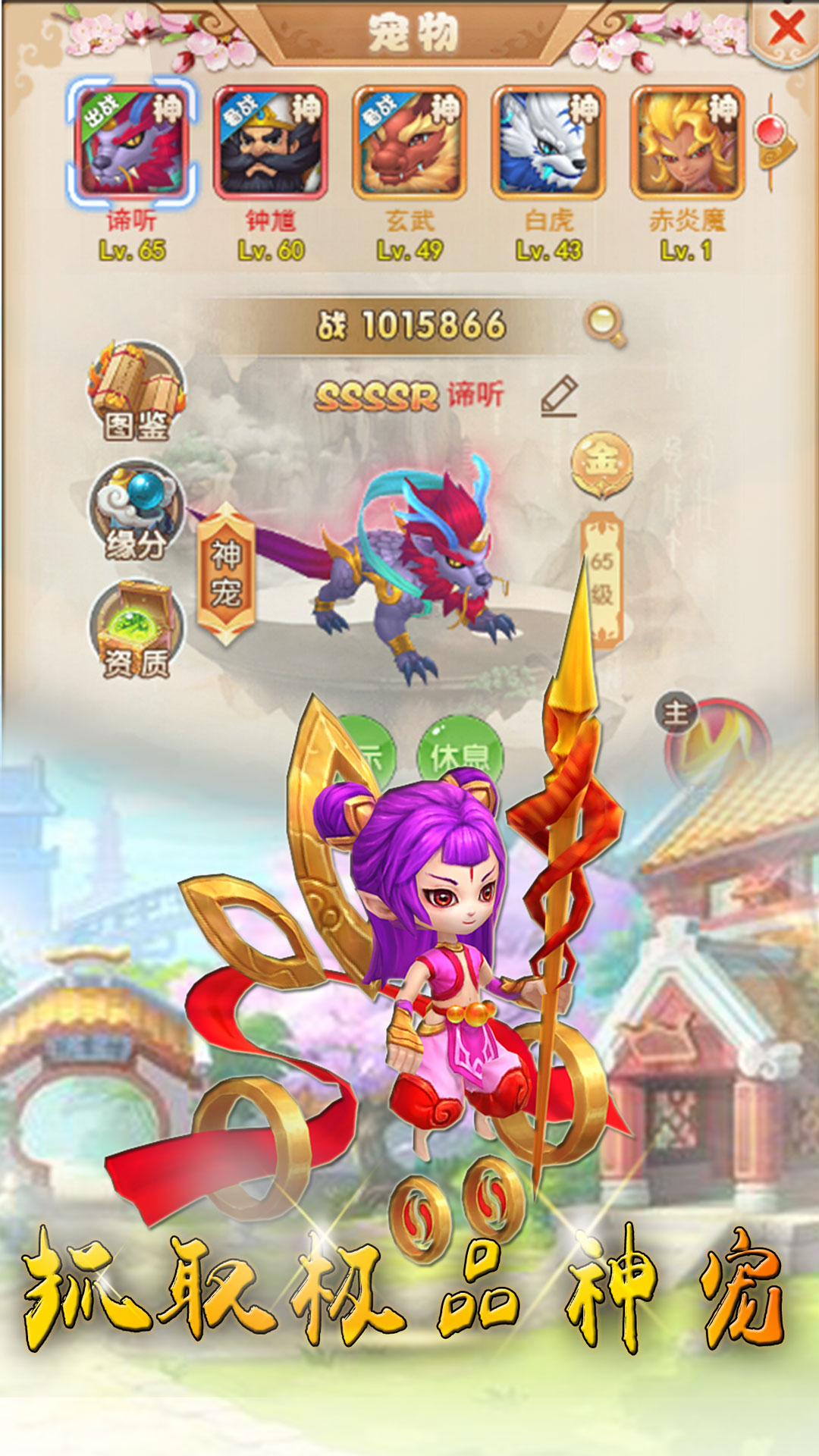Select the 玄武 pet portrait
819x1456 pixels.
click(409, 143)
